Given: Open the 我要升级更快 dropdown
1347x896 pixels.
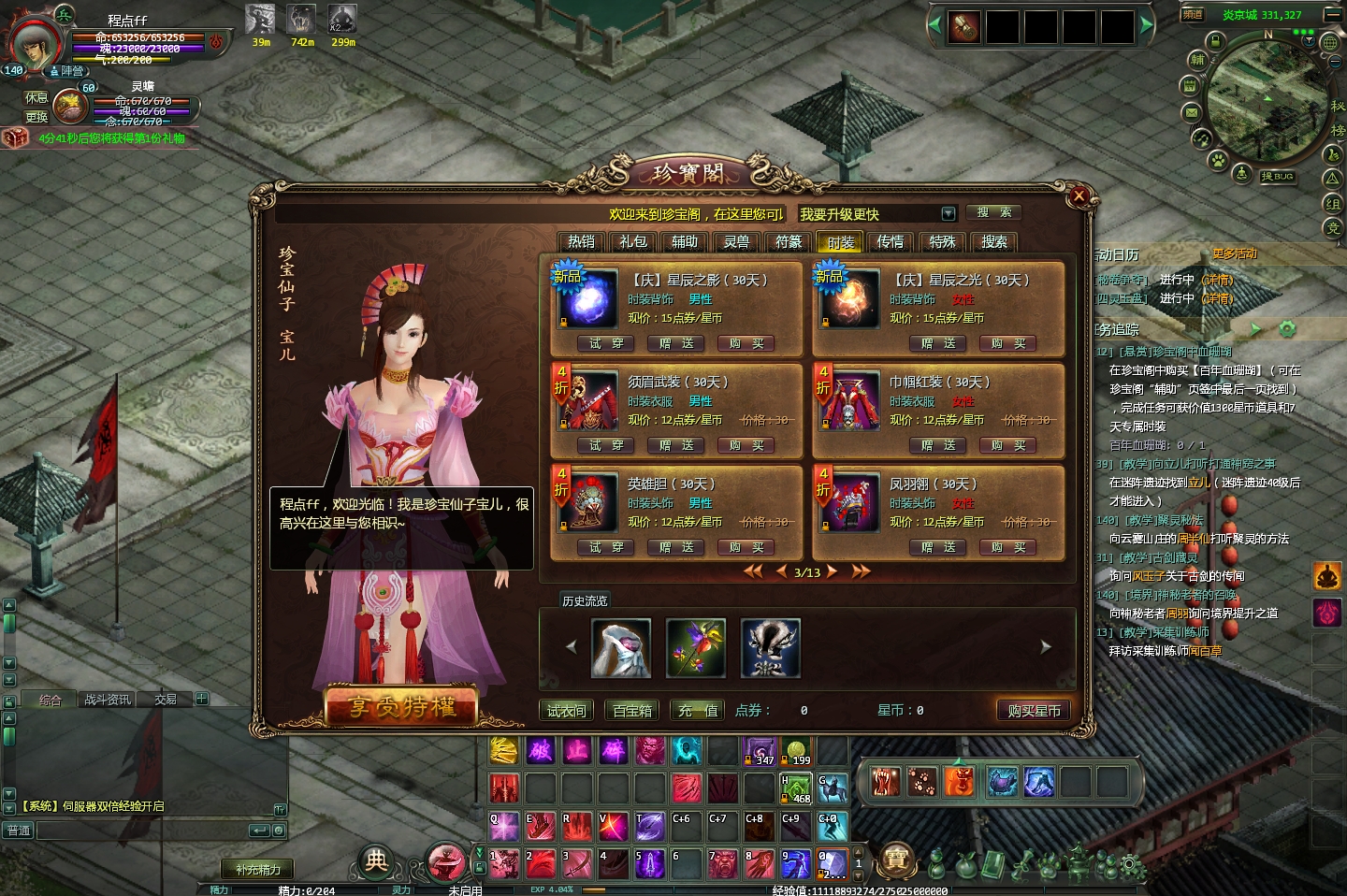Looking at the screenshot, I should tap(948, 214).
